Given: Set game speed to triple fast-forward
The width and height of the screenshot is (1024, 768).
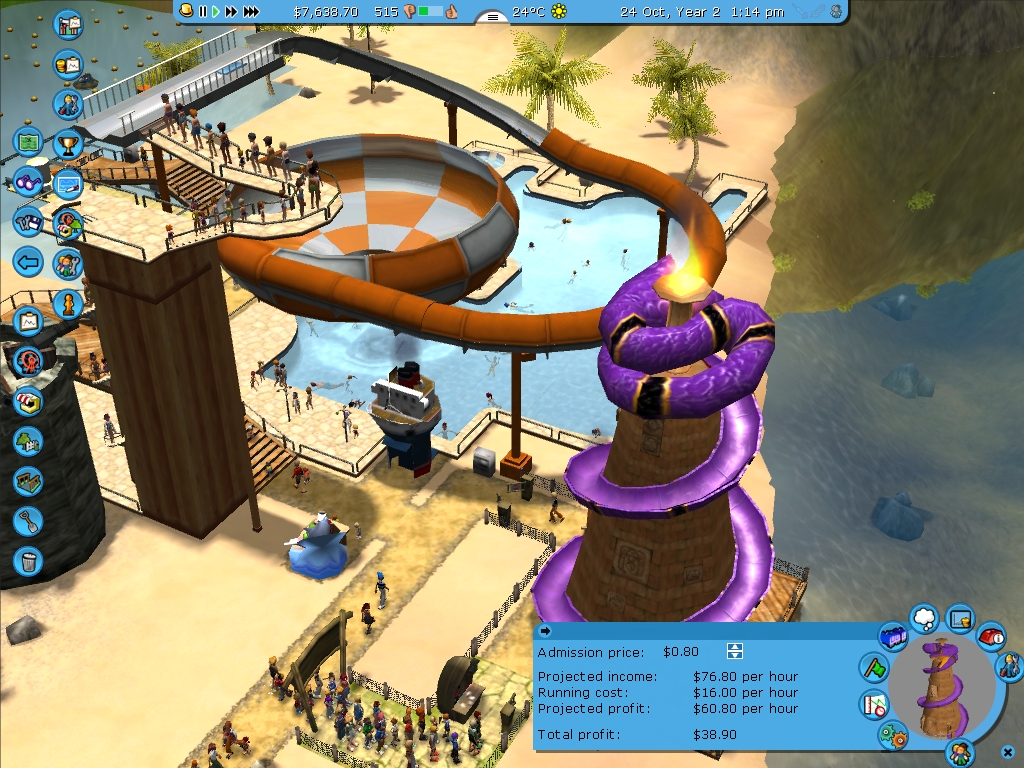Looking at the screenshot, I should [x=251, y=11].
